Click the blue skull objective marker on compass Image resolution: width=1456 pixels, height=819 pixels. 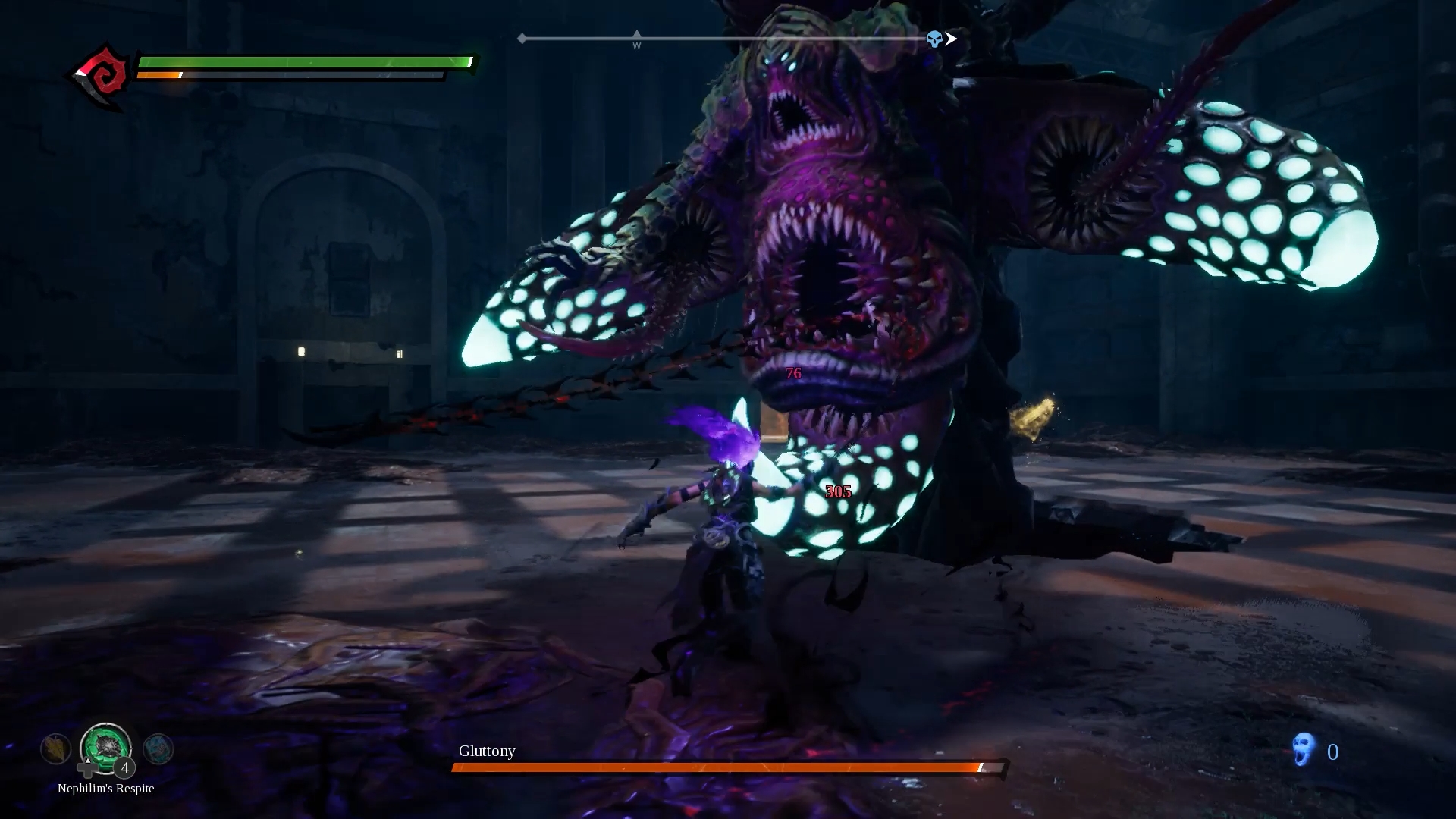coord(934,39)
